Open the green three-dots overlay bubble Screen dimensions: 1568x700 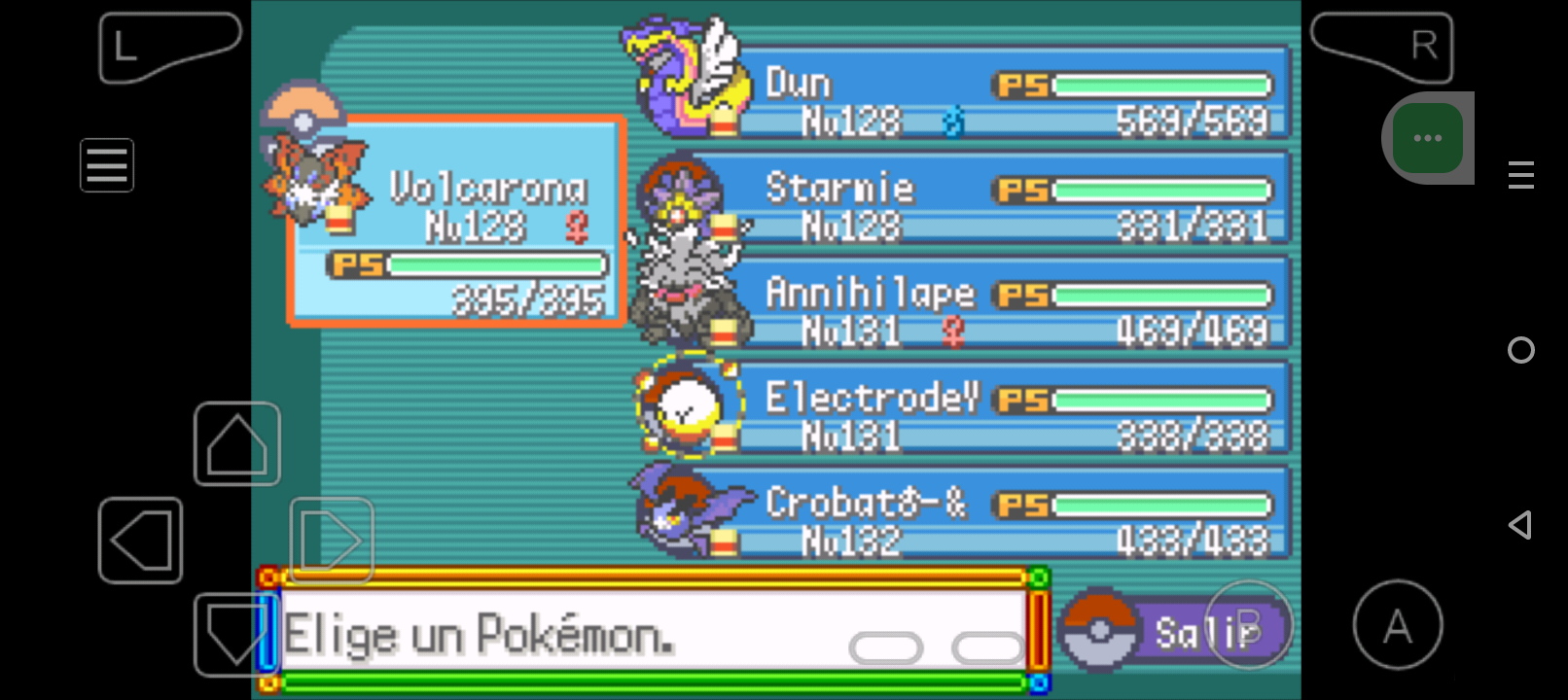[1427, 138]
